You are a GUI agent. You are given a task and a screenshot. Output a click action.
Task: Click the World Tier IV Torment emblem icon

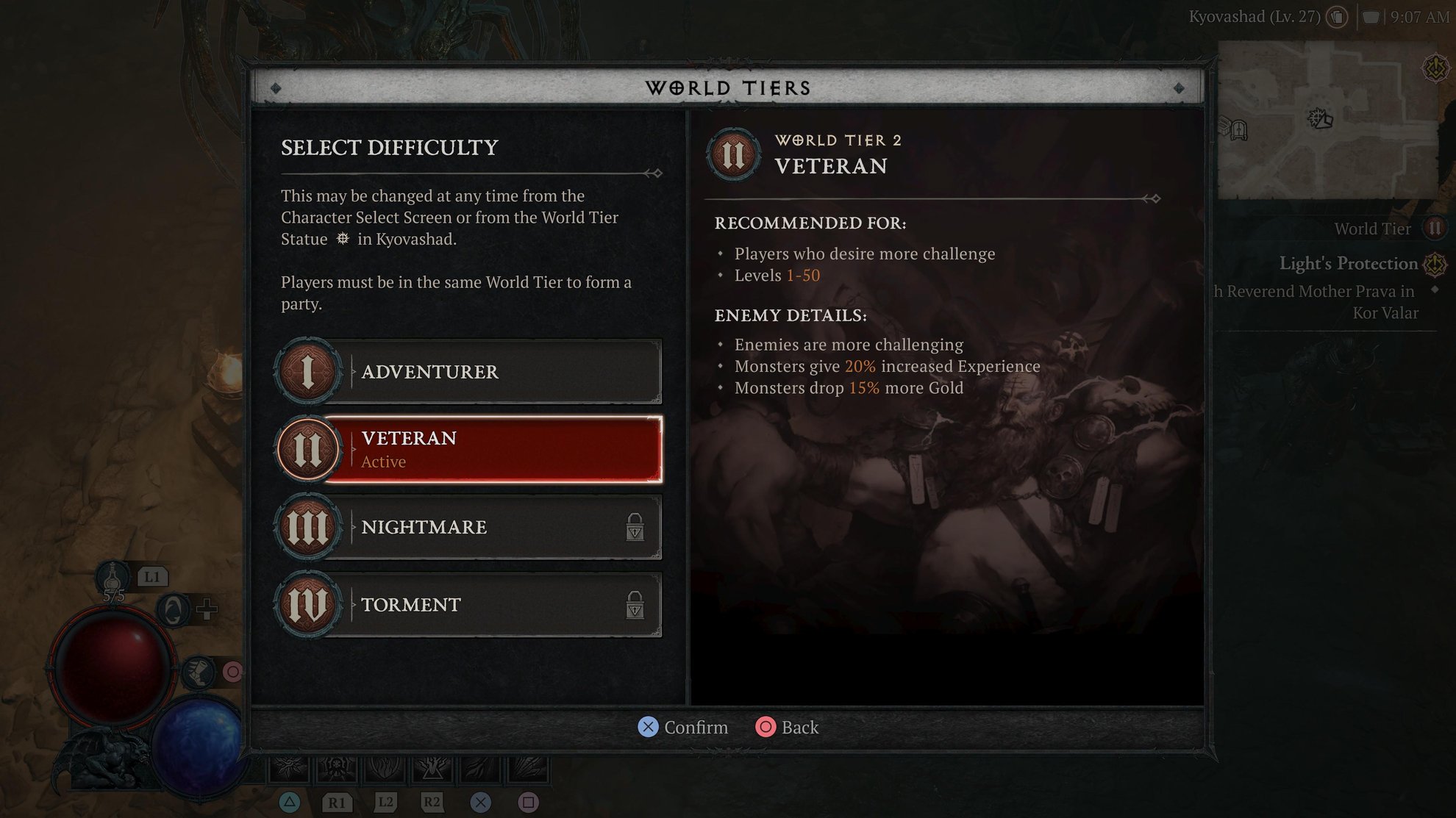[308, 605]
